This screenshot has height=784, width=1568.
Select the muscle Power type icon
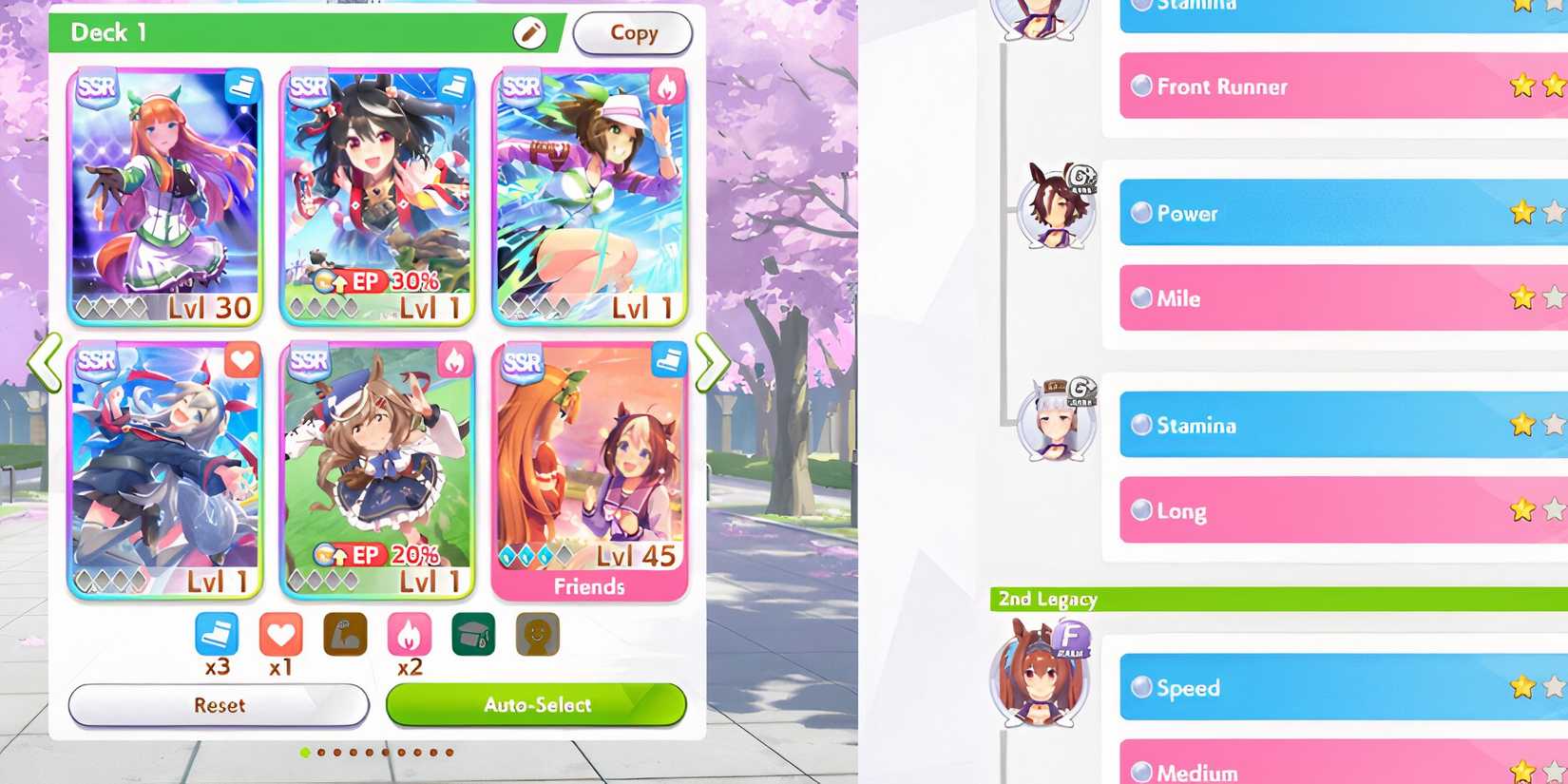click(345, 634)
